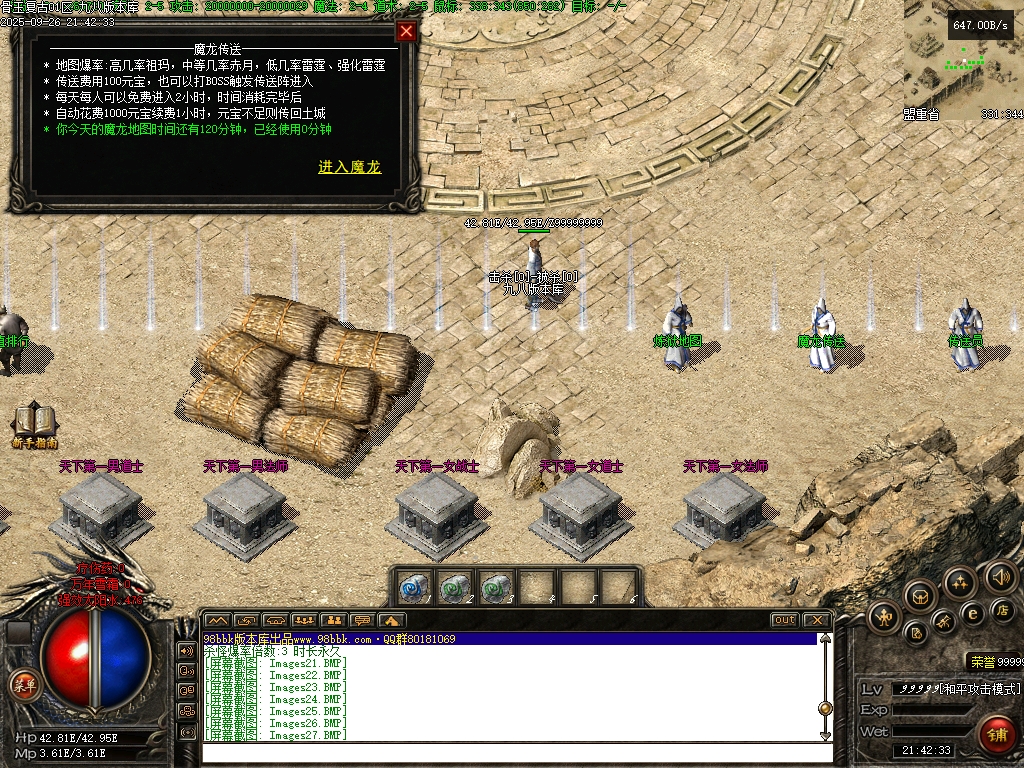Open the bag inventory box icon
This screenshot has height=768, width=1024.
(x=920, y=597)
